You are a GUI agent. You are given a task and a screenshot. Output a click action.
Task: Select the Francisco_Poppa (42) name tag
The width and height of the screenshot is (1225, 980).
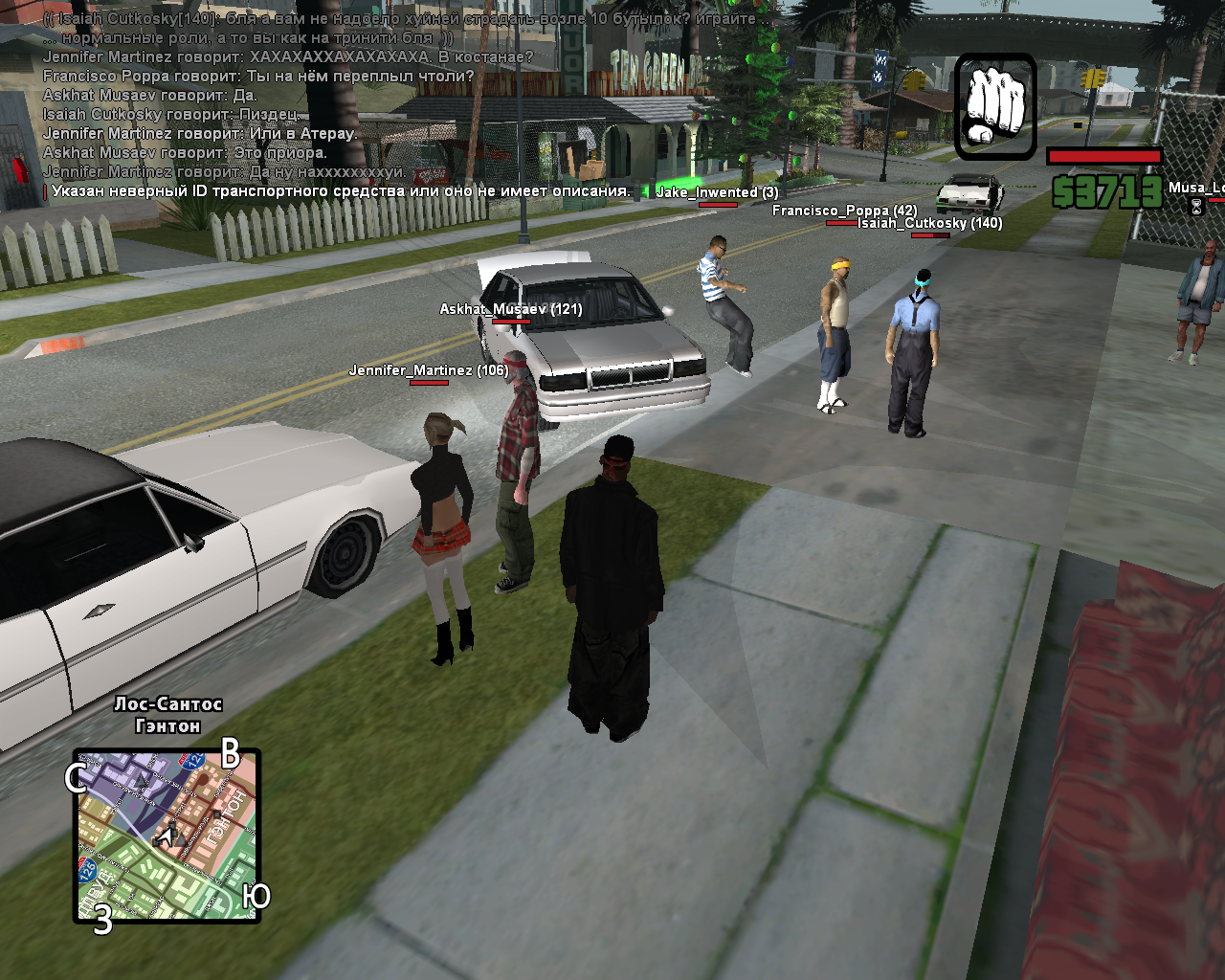coord(844,211)
